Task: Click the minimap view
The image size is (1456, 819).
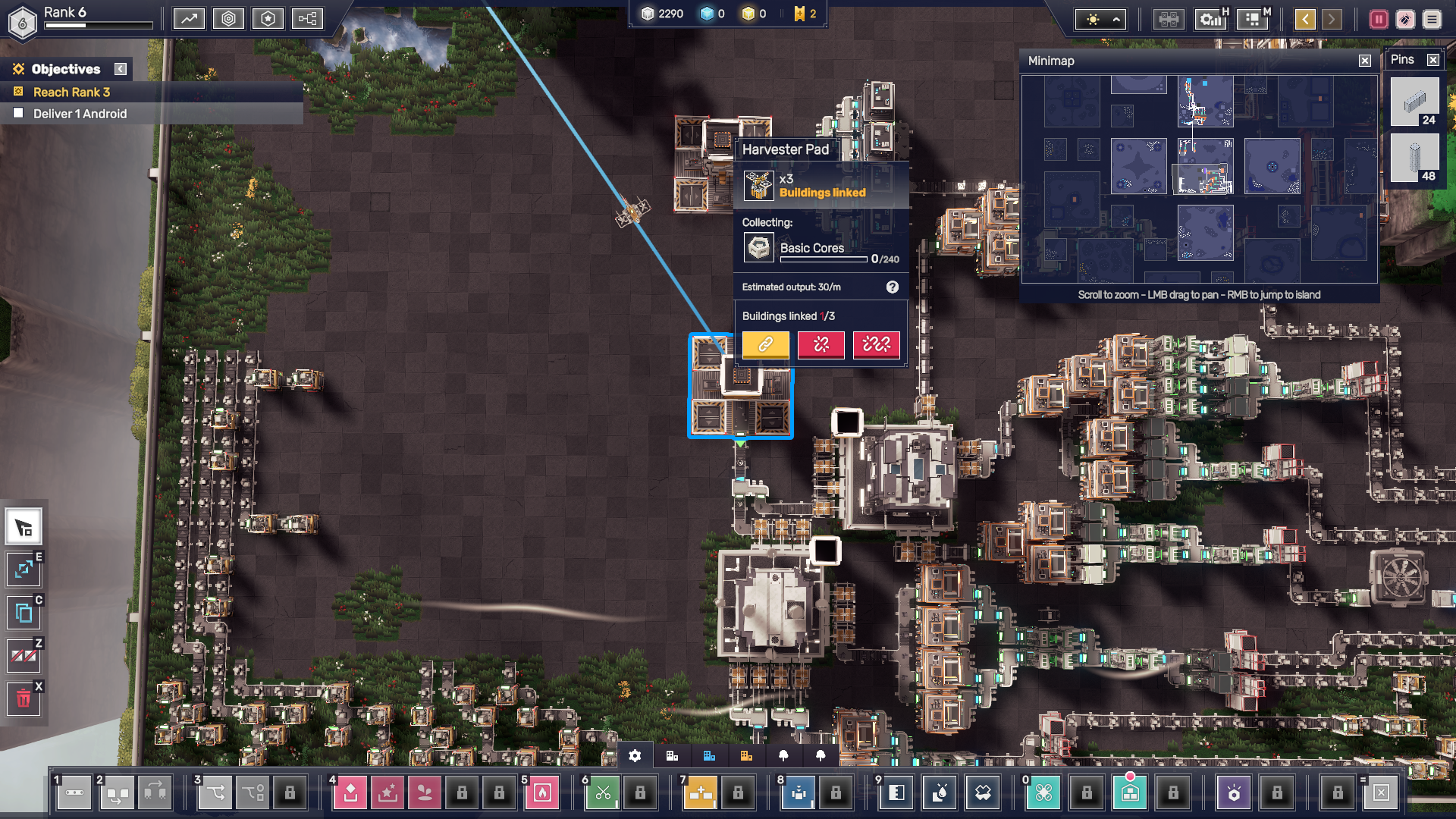Action: coord(1199,180)
